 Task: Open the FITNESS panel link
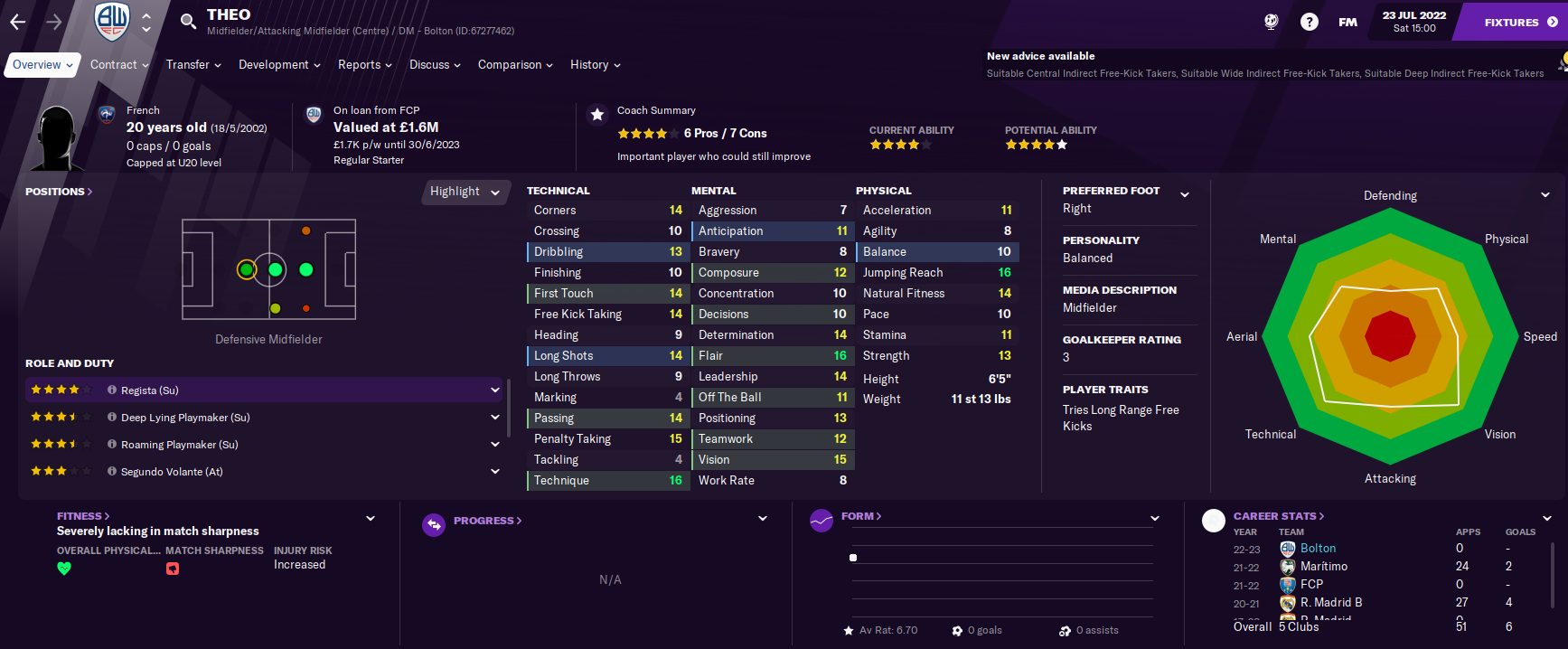coord(83,516)
